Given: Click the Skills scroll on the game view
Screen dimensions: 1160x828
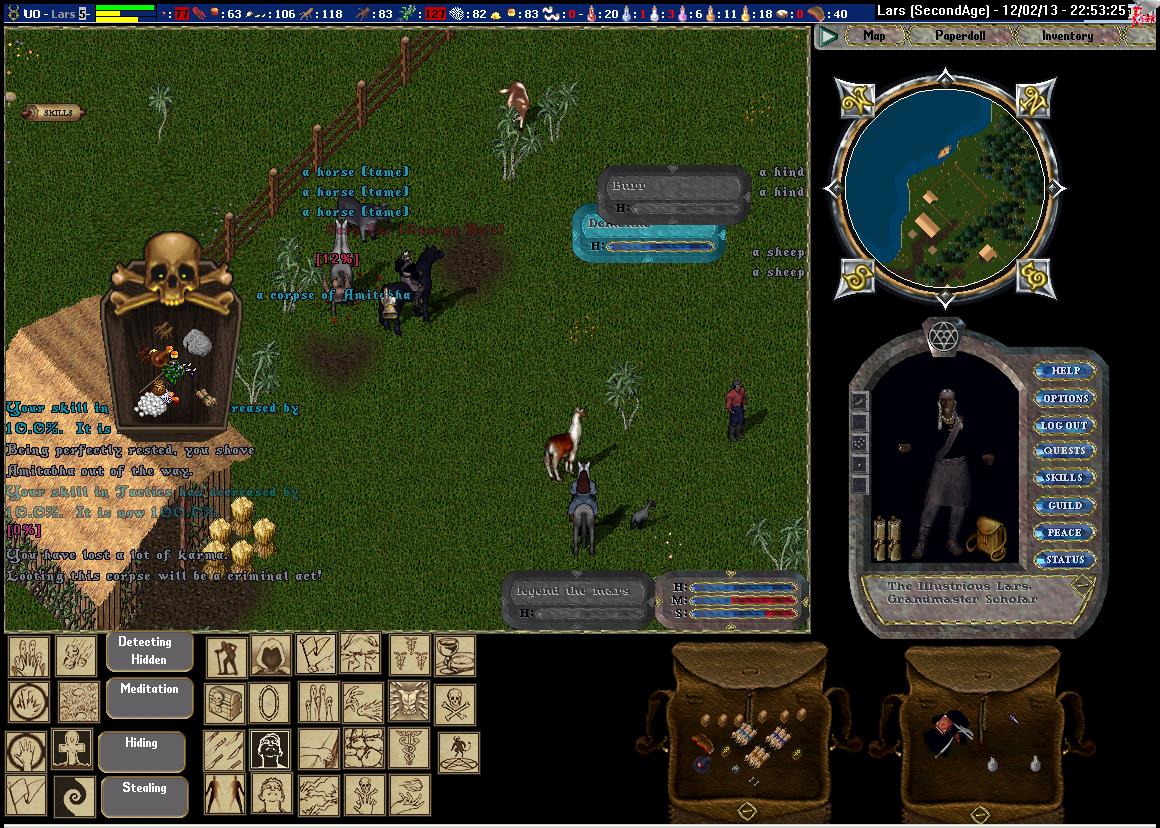Looking at the screenshot, I should coord(56,113).
